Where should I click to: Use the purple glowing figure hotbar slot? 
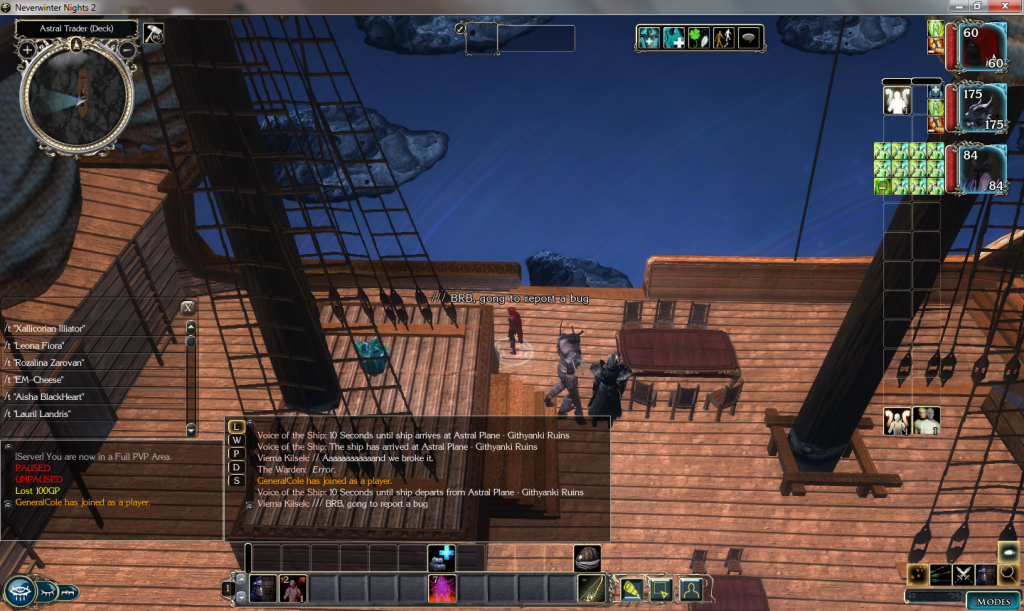pyautogui.click(x=442, y=589)
